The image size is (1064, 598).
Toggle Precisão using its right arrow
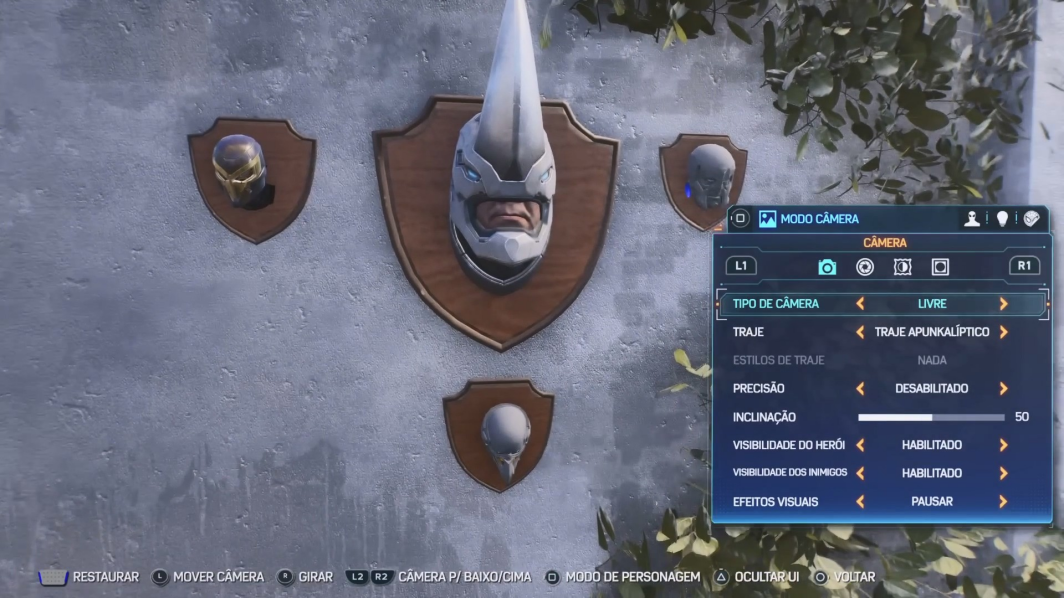pyautogui.click(x=1003, y=389)
